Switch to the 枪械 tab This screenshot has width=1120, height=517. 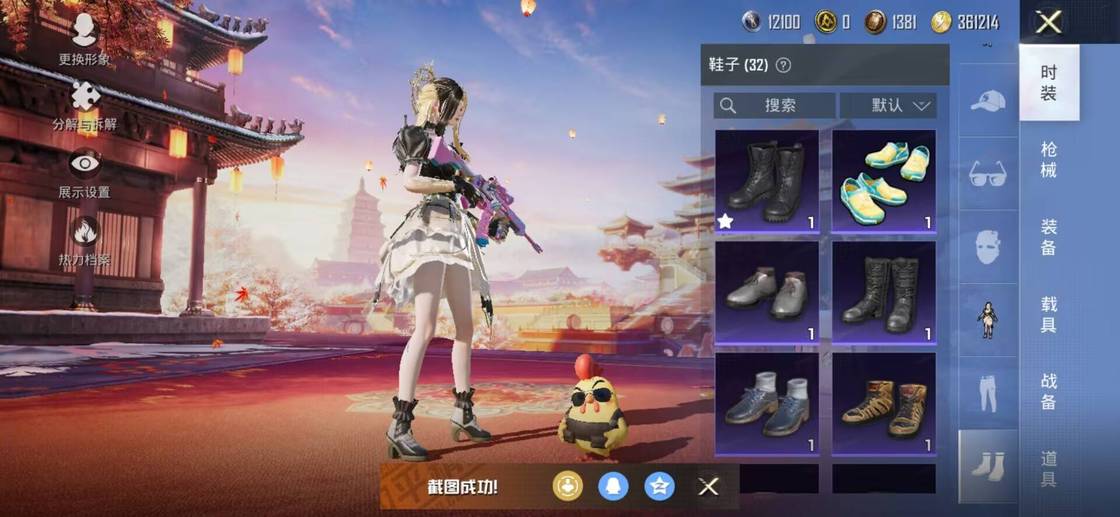click(x=1048, y=159)
